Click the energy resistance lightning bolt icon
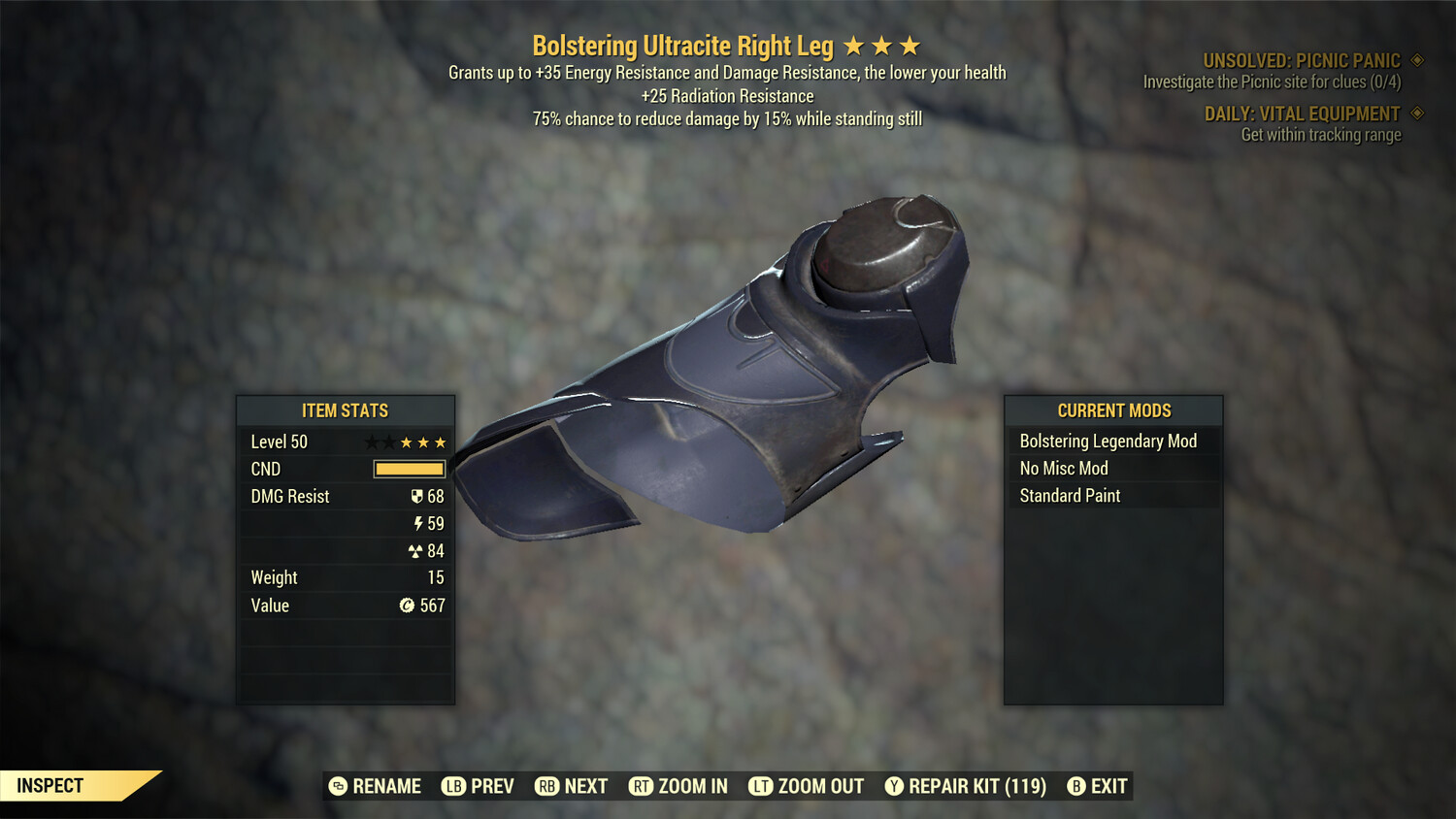Image resolution: width=1456 pixels, height=819 pixels. click(418, 523)
